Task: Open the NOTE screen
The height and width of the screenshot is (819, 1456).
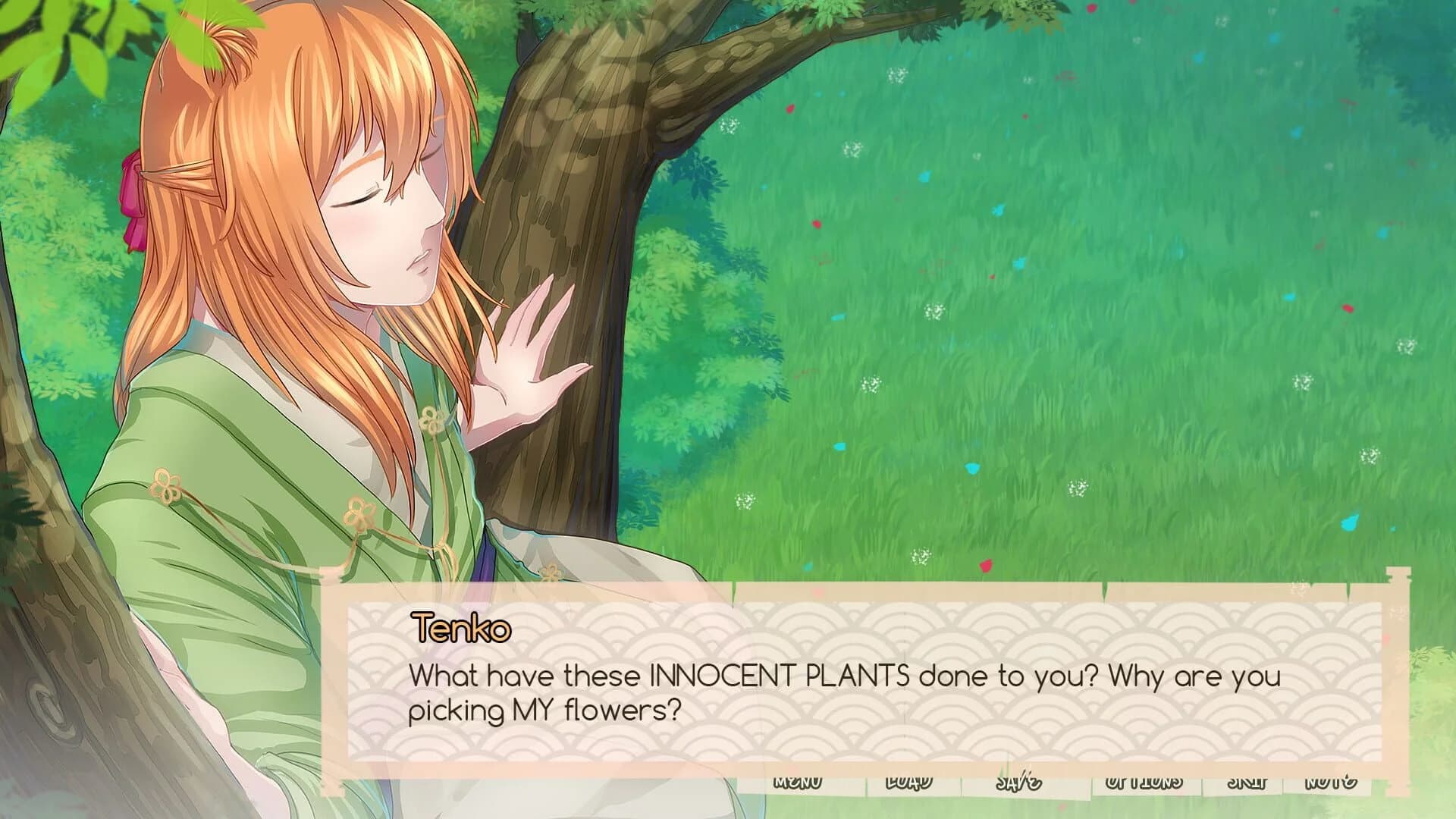Action: click(1333, 783)
